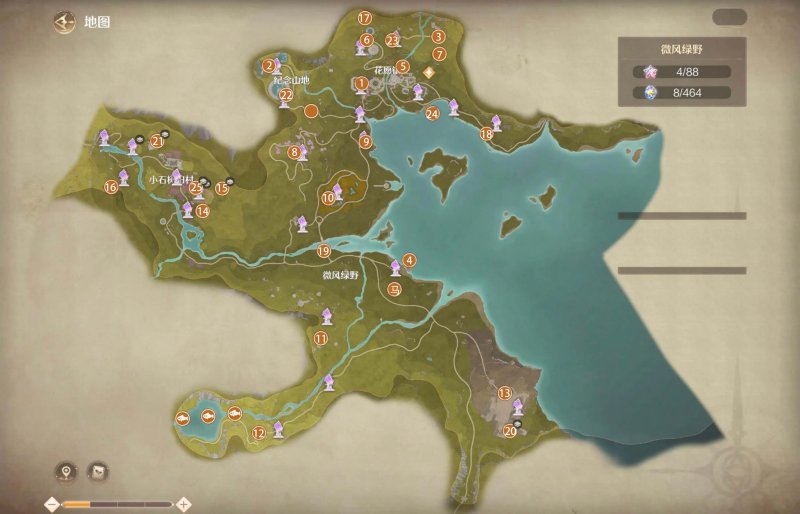
Task: Select map marker number 11
Action: click(321, 339)
